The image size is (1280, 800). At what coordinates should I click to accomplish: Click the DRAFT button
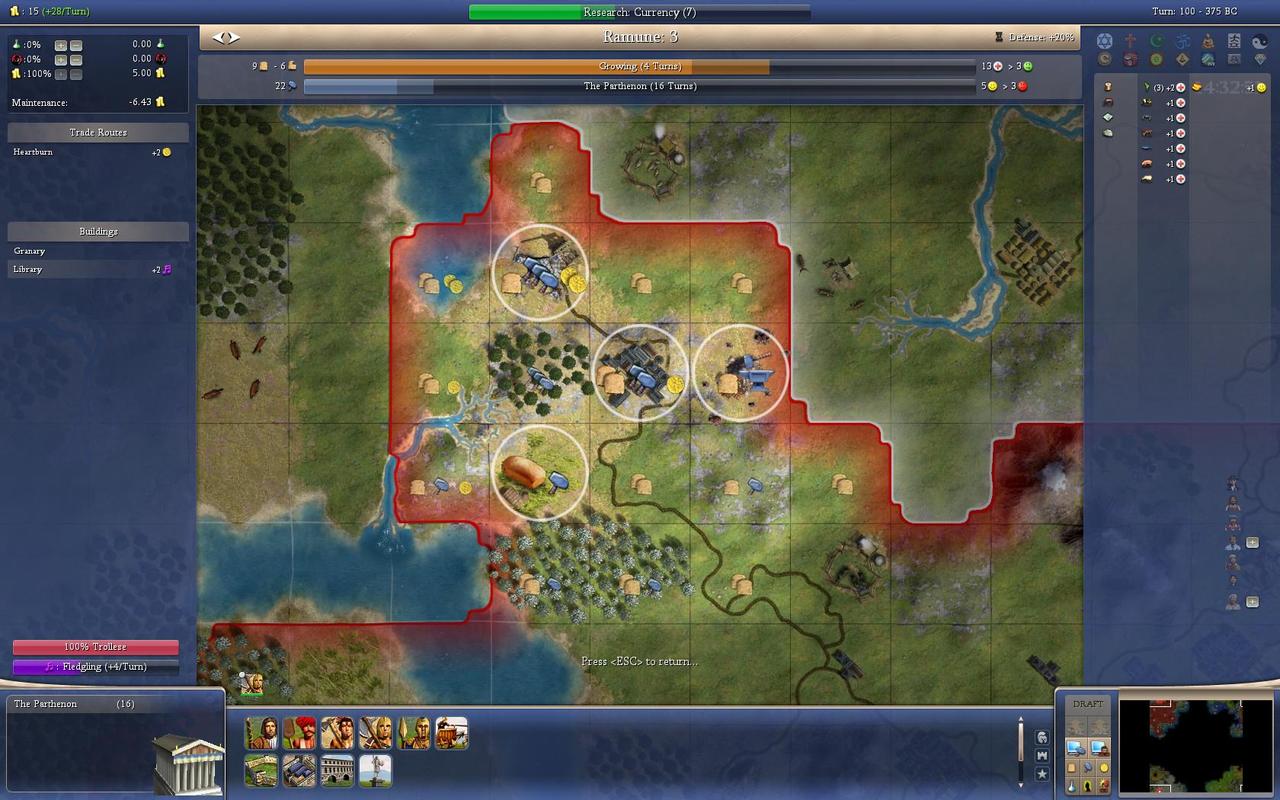[1088, 704]
